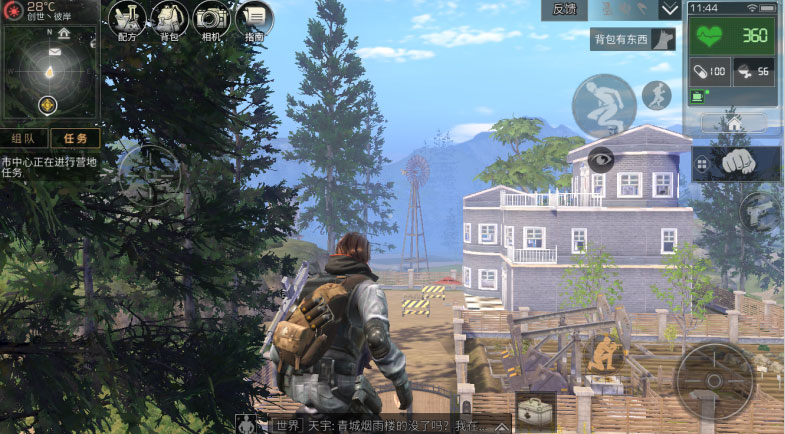Select the 任务 quest tab
The width and height of the screenshot is (785, 434).
coord(75,138)
